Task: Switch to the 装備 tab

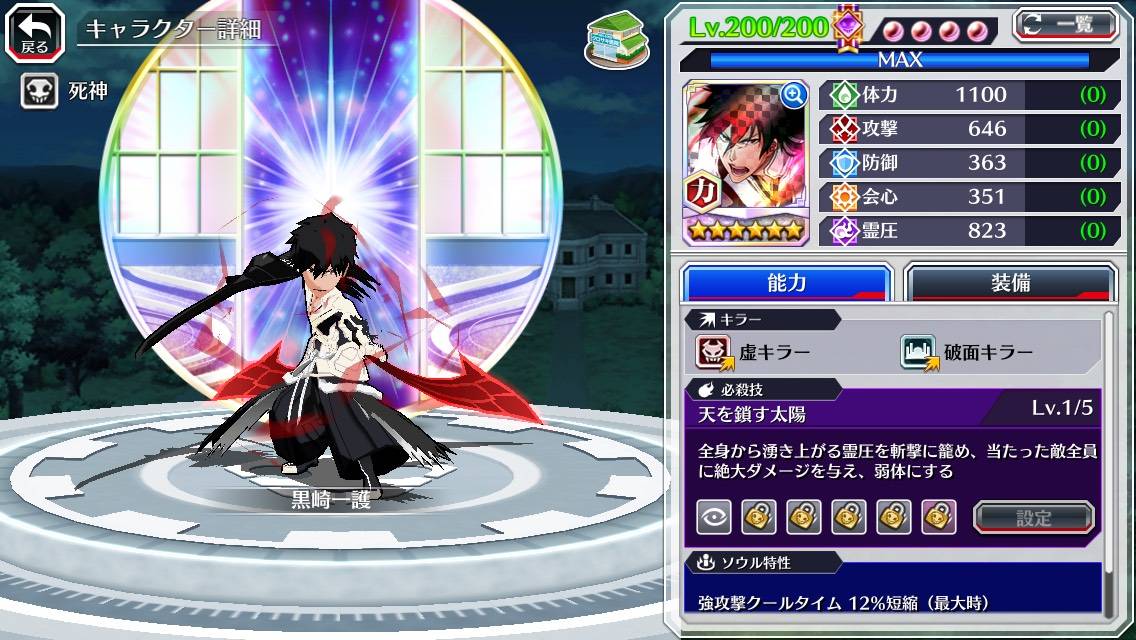Action: (1010, 283)
